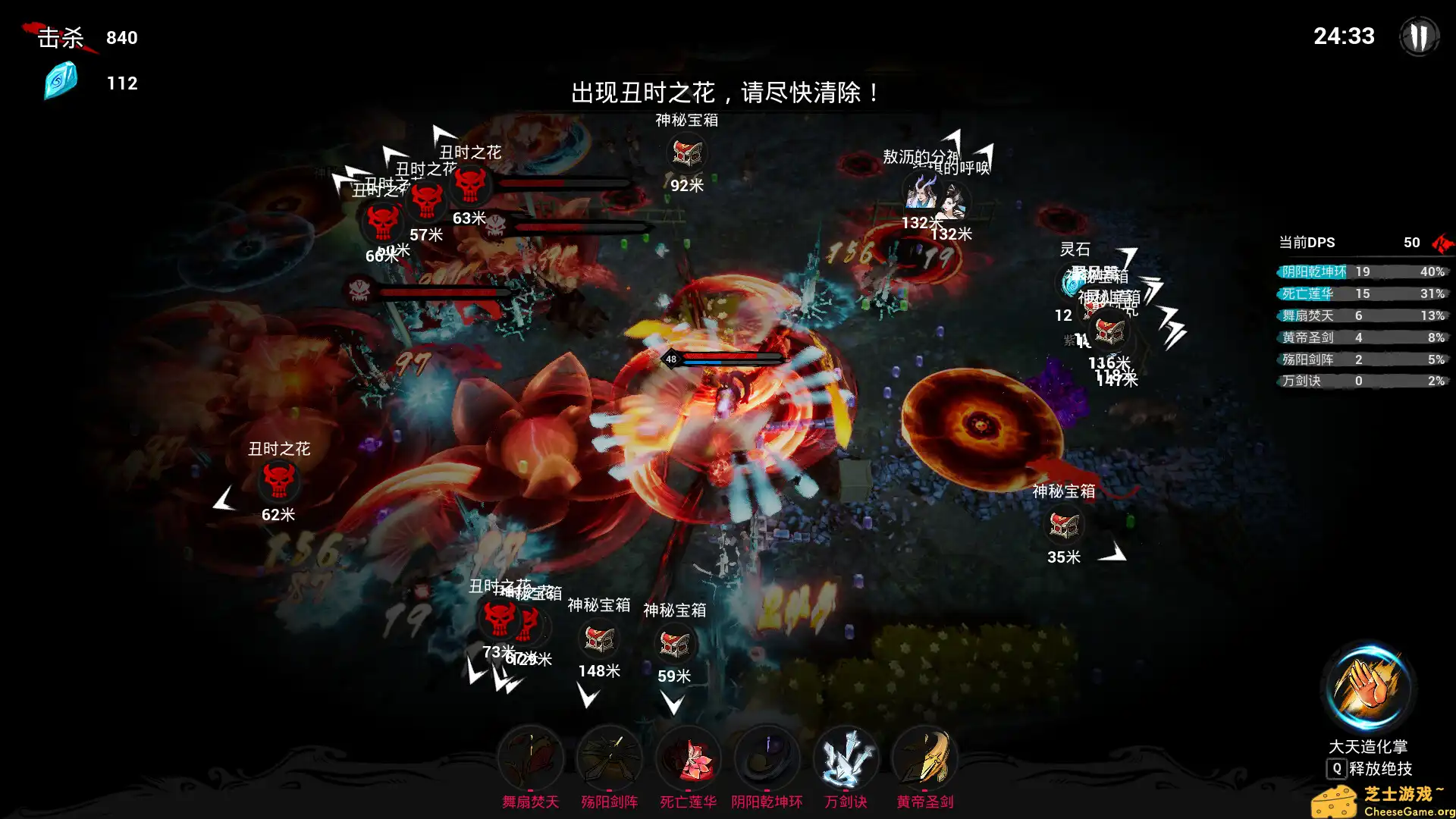Select the 万剑诀 skill icon

tap(846, 756)
